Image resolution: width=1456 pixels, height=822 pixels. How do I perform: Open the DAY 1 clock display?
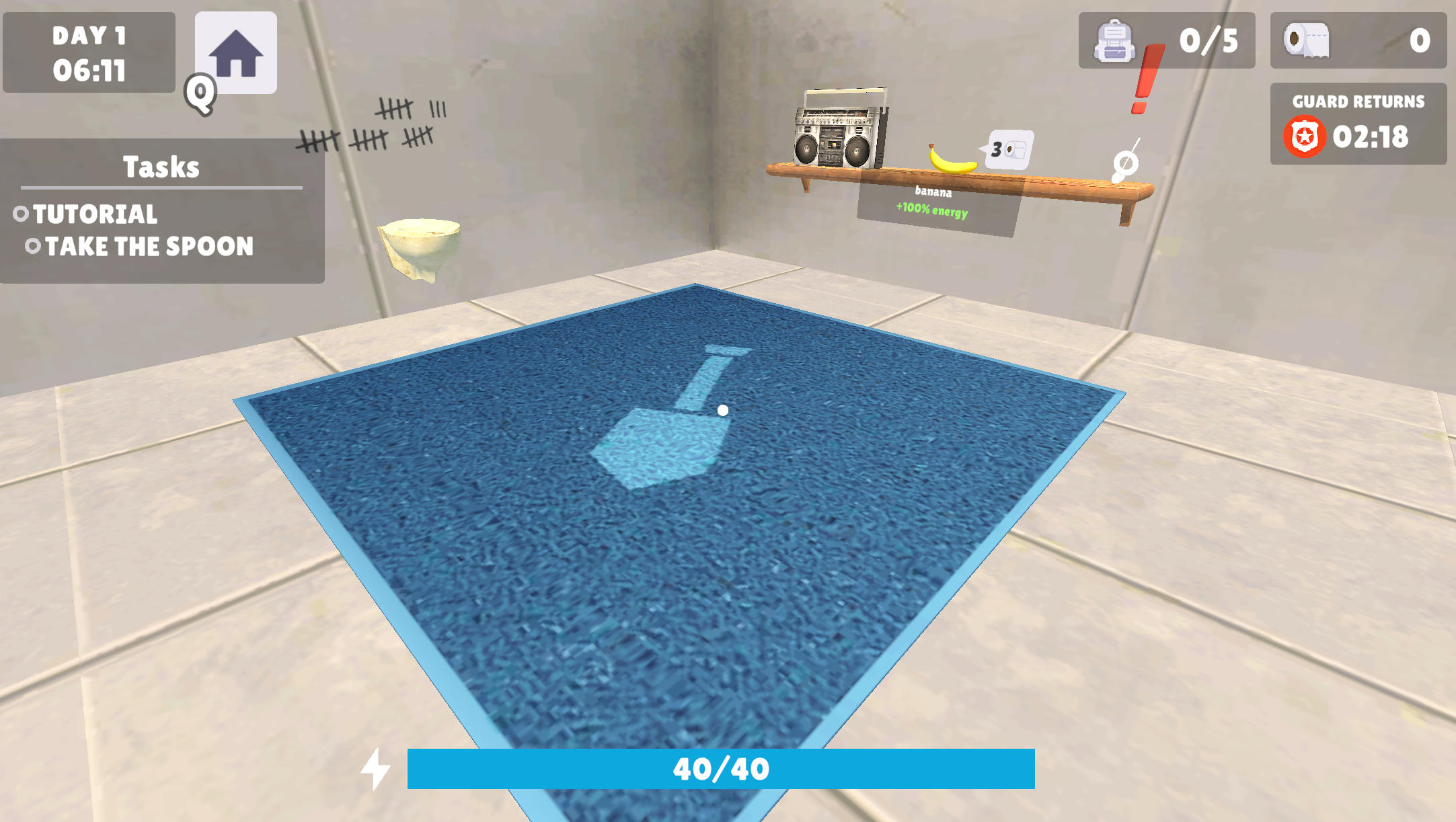87,52
